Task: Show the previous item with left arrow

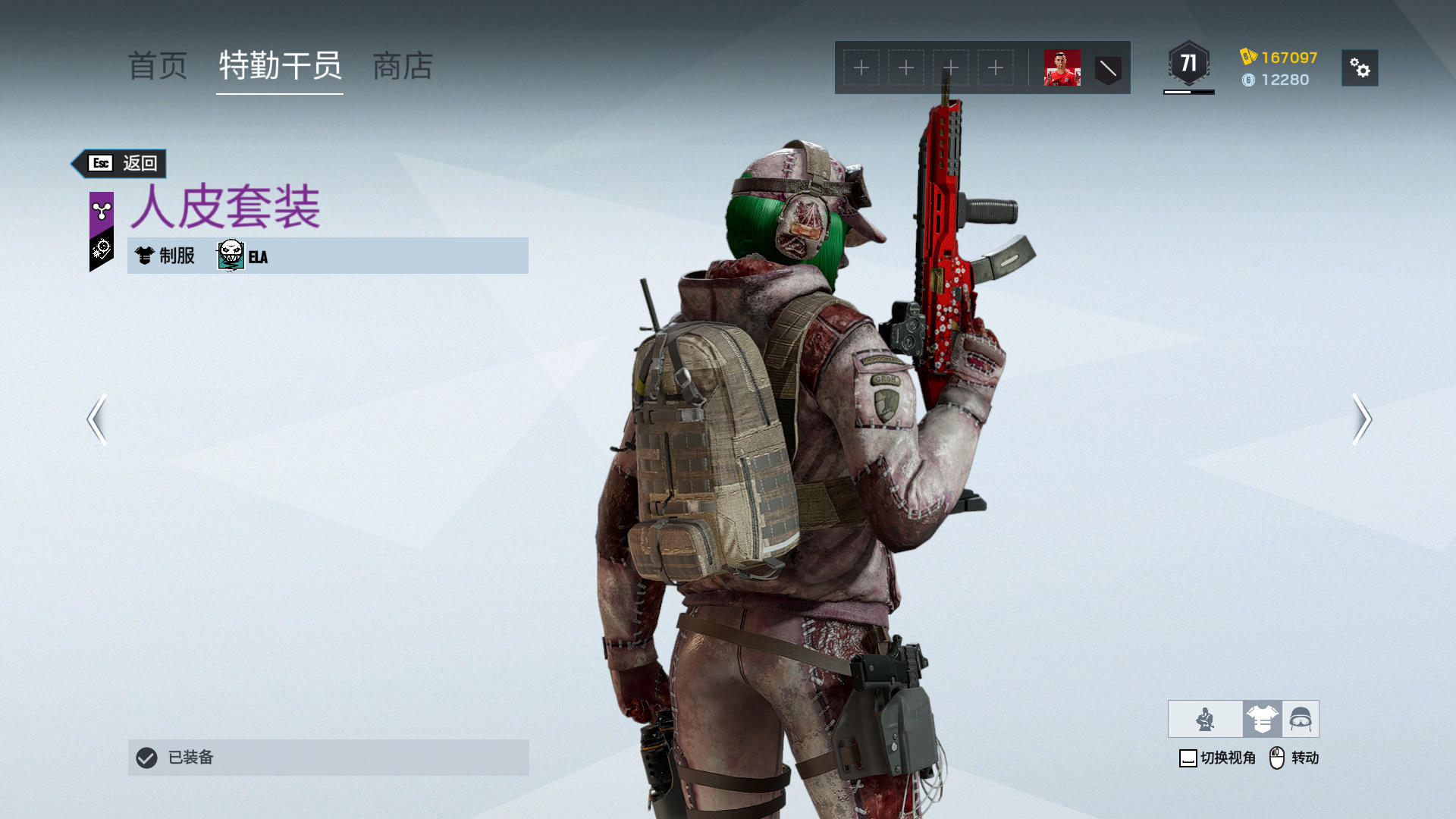Action: (97, 419)
